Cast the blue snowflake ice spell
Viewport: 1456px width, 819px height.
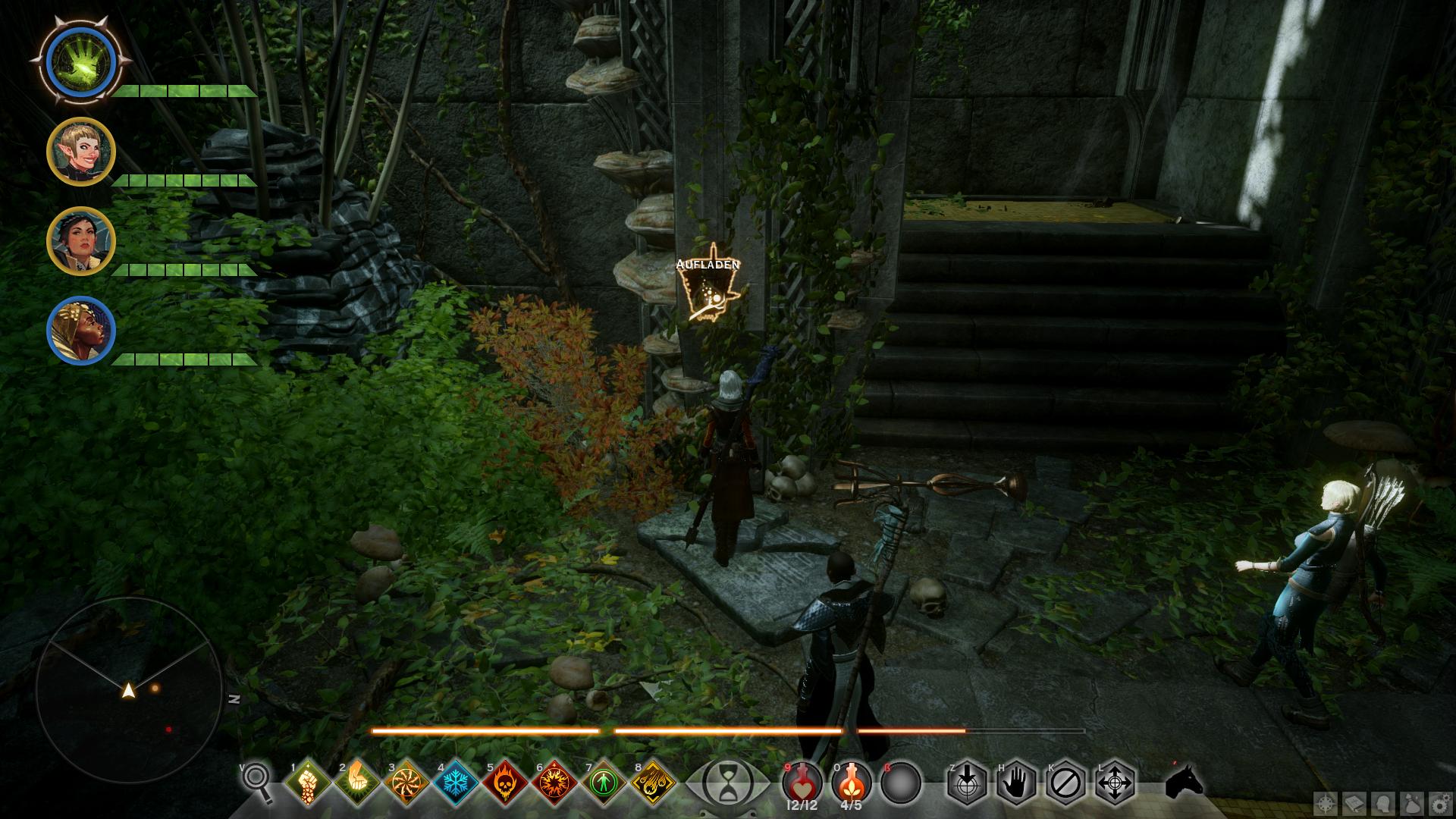[x=456, y=783]
